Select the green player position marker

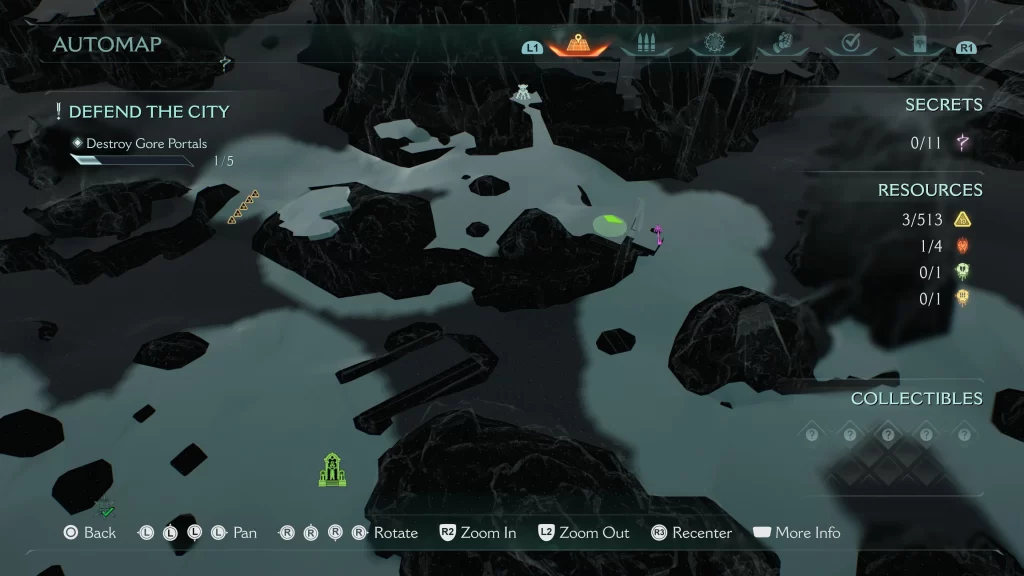pos(609,224)
